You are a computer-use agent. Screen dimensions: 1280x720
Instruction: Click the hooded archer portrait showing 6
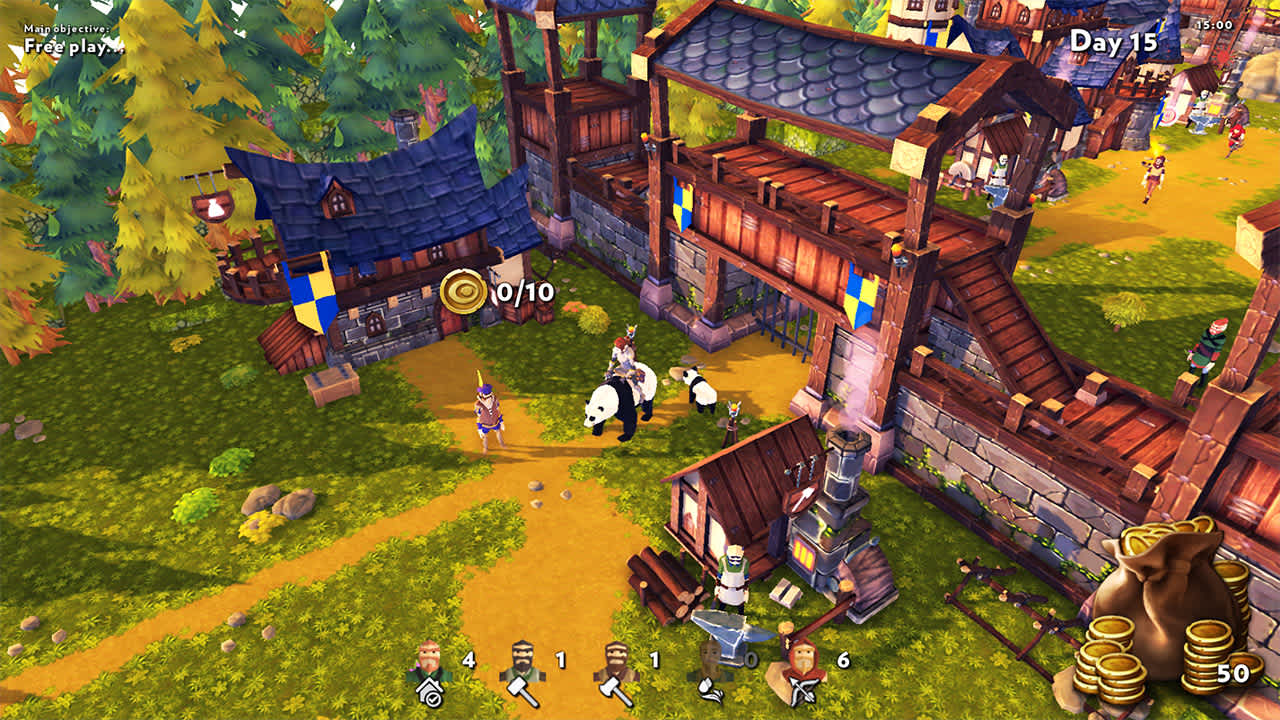[802, 660]
